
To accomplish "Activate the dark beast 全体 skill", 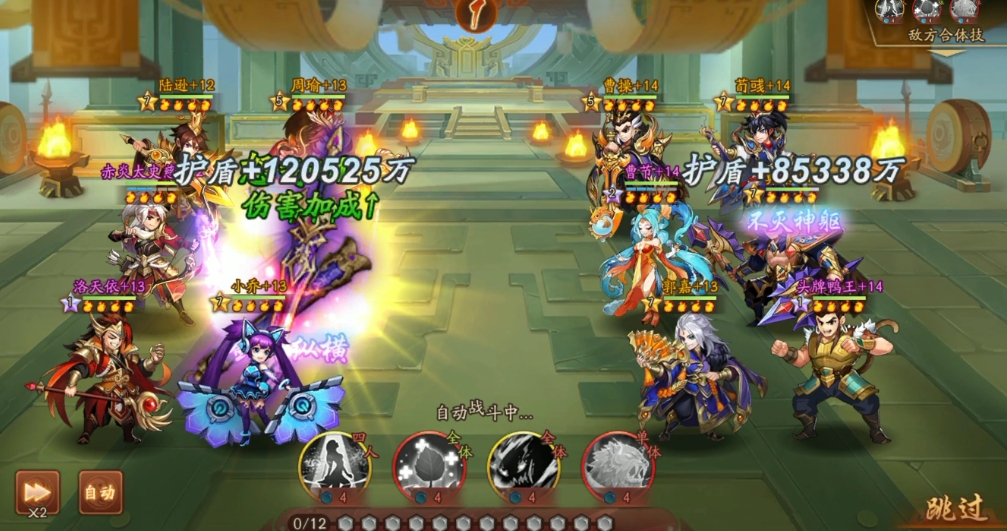I will click(522, 465).
